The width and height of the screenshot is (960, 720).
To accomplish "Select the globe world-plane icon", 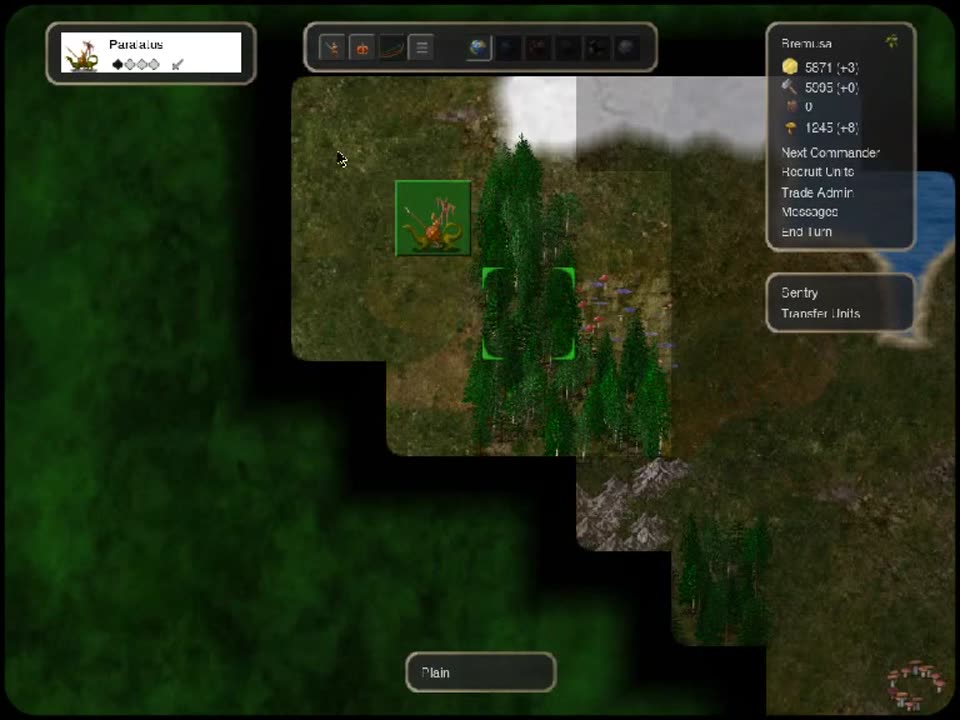I will click(479, 47).
